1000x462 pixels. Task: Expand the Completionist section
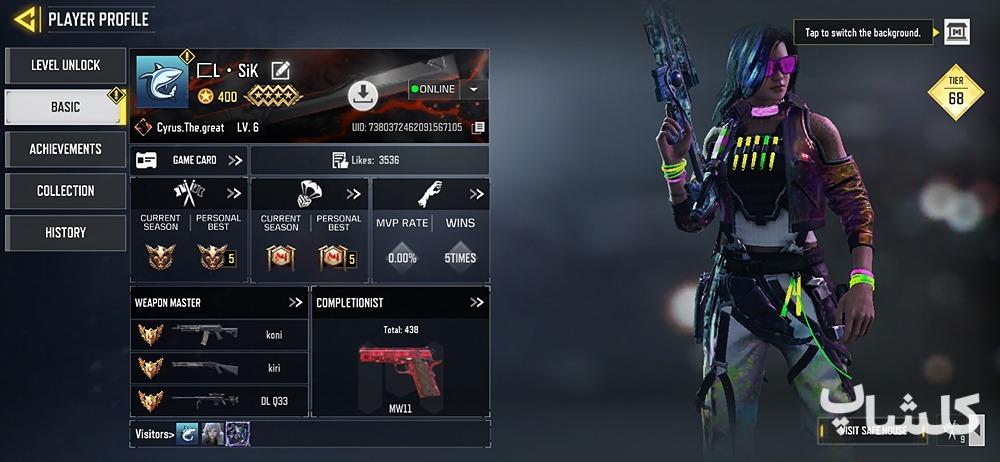point(476,302)
